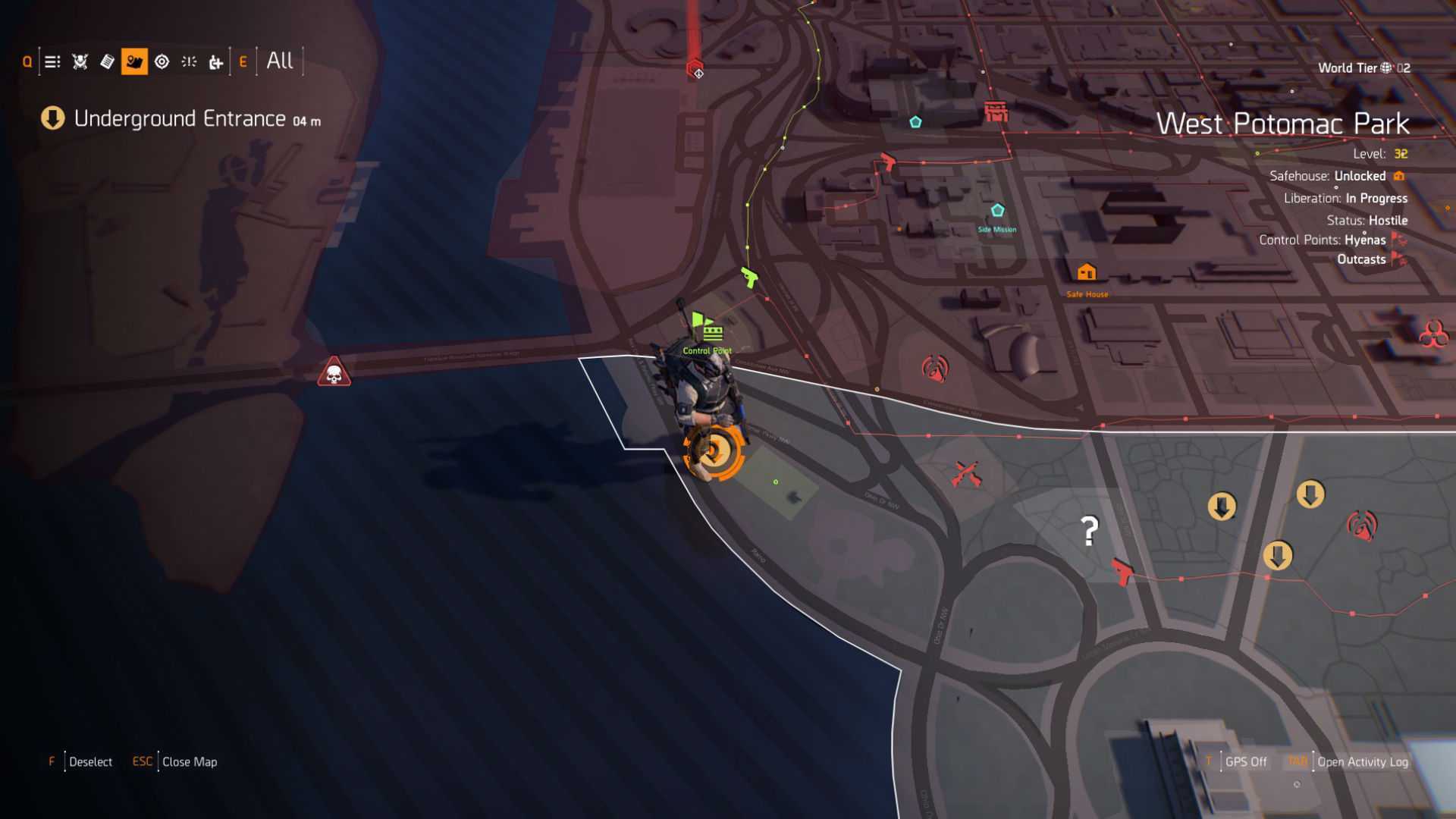Open the exclamation burst tab
This screenshot has width=1456, height=819.
click(189, 62)
